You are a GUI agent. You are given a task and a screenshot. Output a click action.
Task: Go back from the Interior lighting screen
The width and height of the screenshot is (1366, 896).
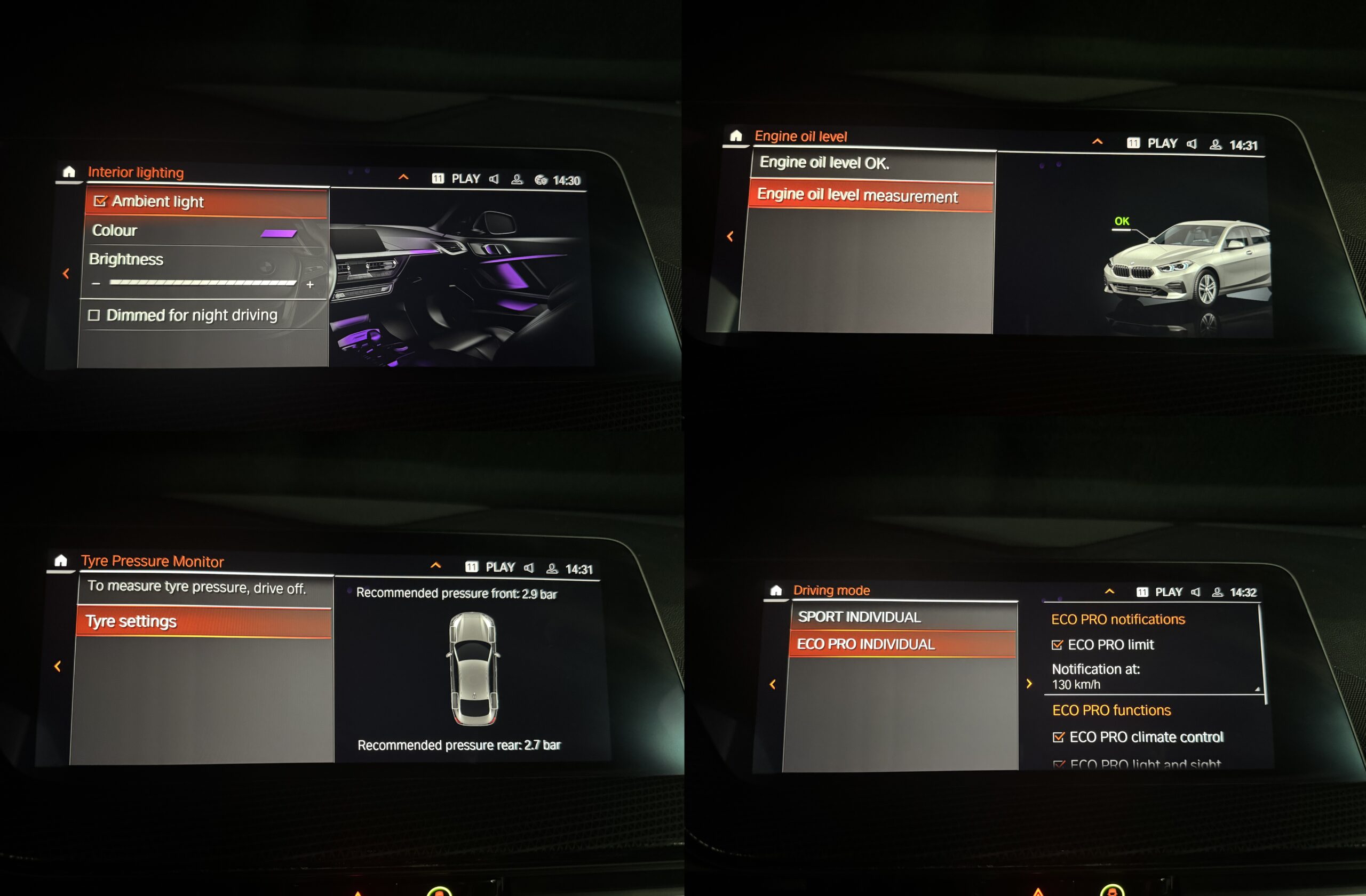(x=66, y=274)
